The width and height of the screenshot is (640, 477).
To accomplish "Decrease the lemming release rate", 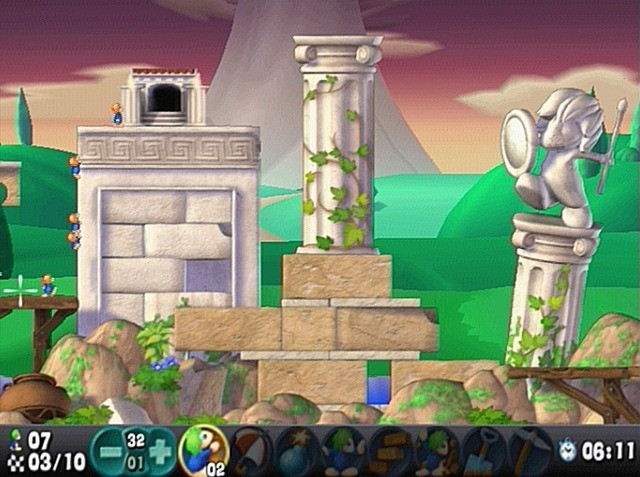I will pyautogui.click(x=106, y=449).
